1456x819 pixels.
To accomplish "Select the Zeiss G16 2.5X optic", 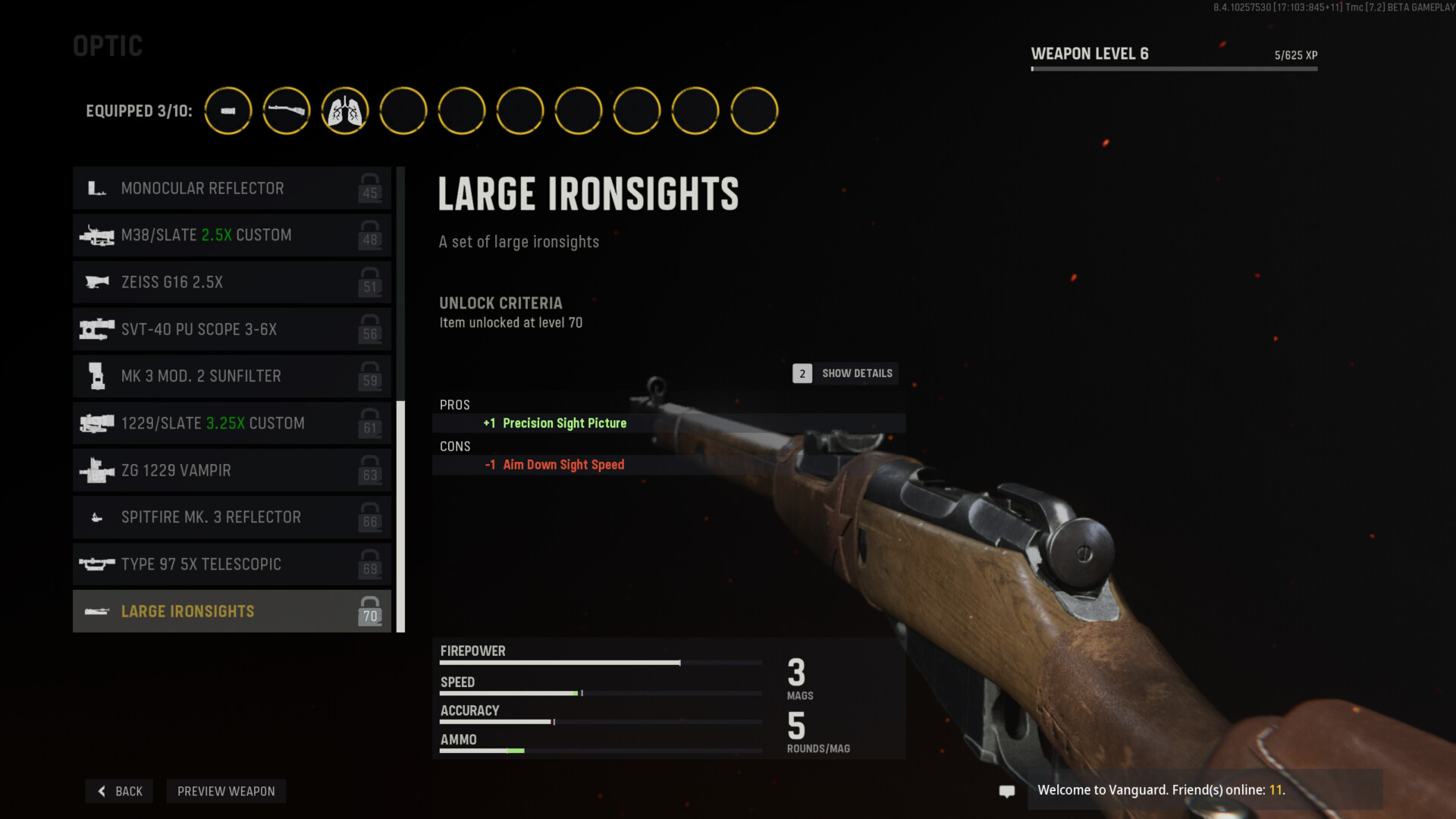I will click(231, 282).
